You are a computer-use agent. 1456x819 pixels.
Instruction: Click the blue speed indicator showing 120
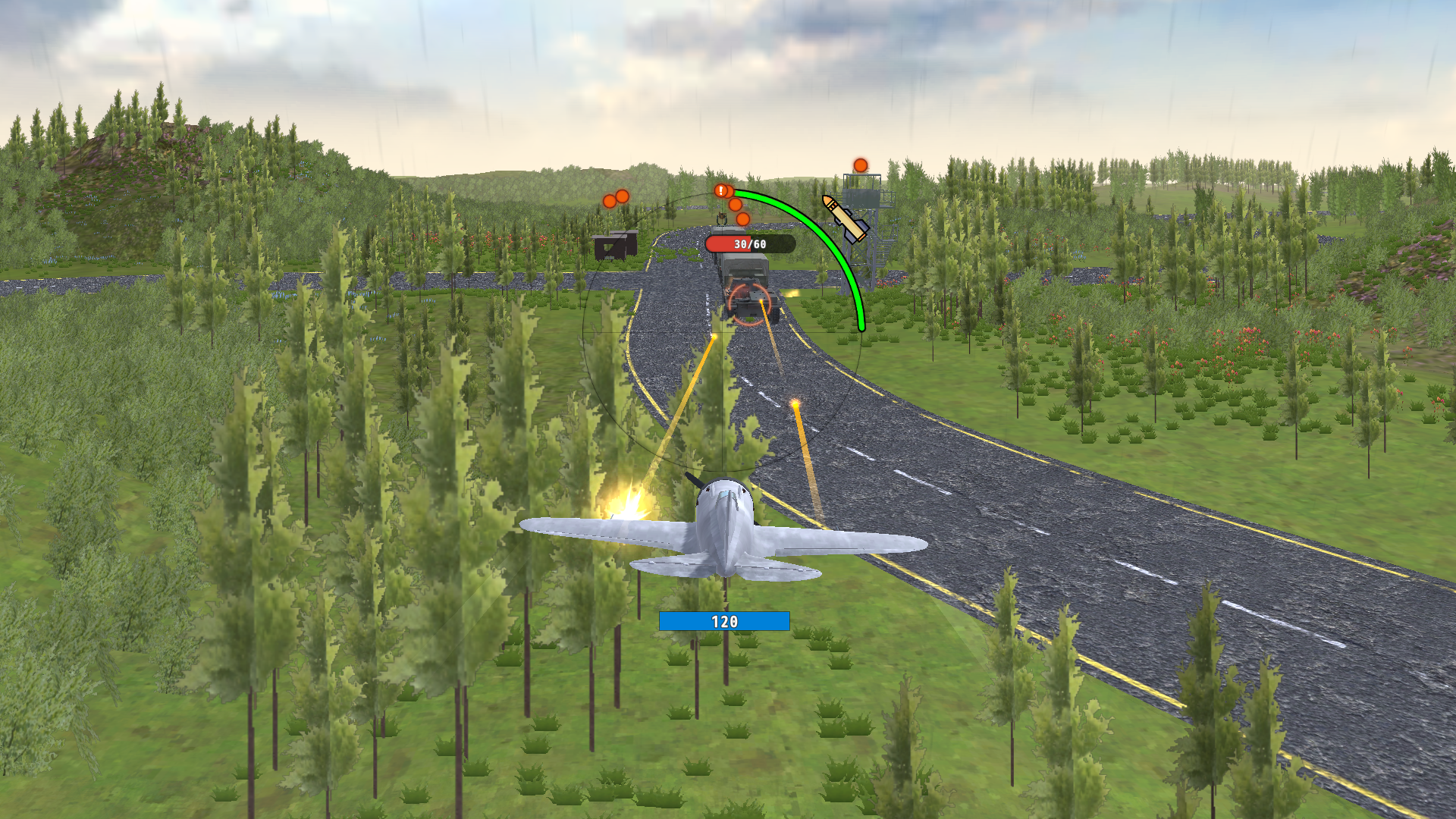pos(724,620)
